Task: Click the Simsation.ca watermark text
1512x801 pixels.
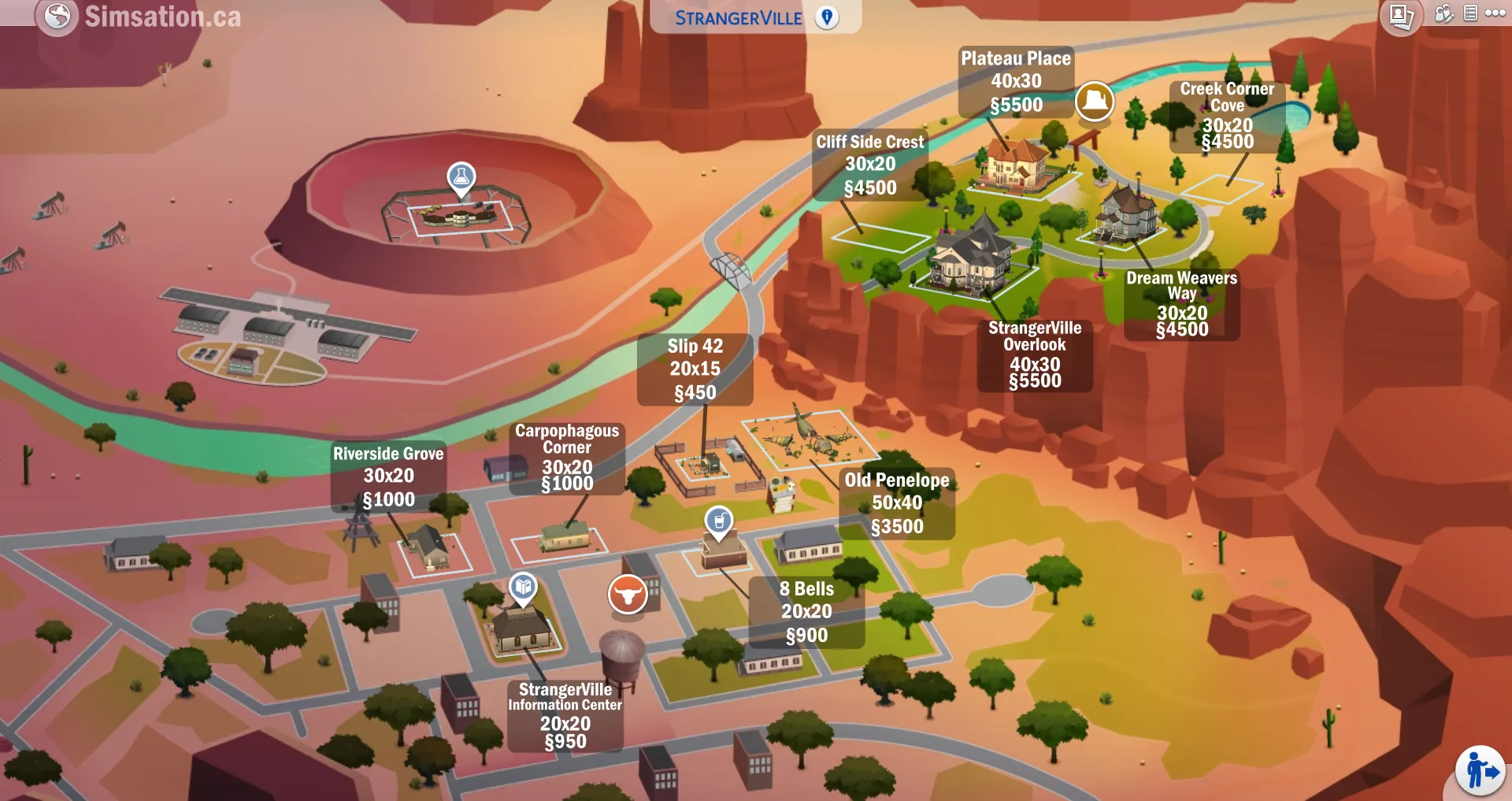Action: [x=162, y=16]
